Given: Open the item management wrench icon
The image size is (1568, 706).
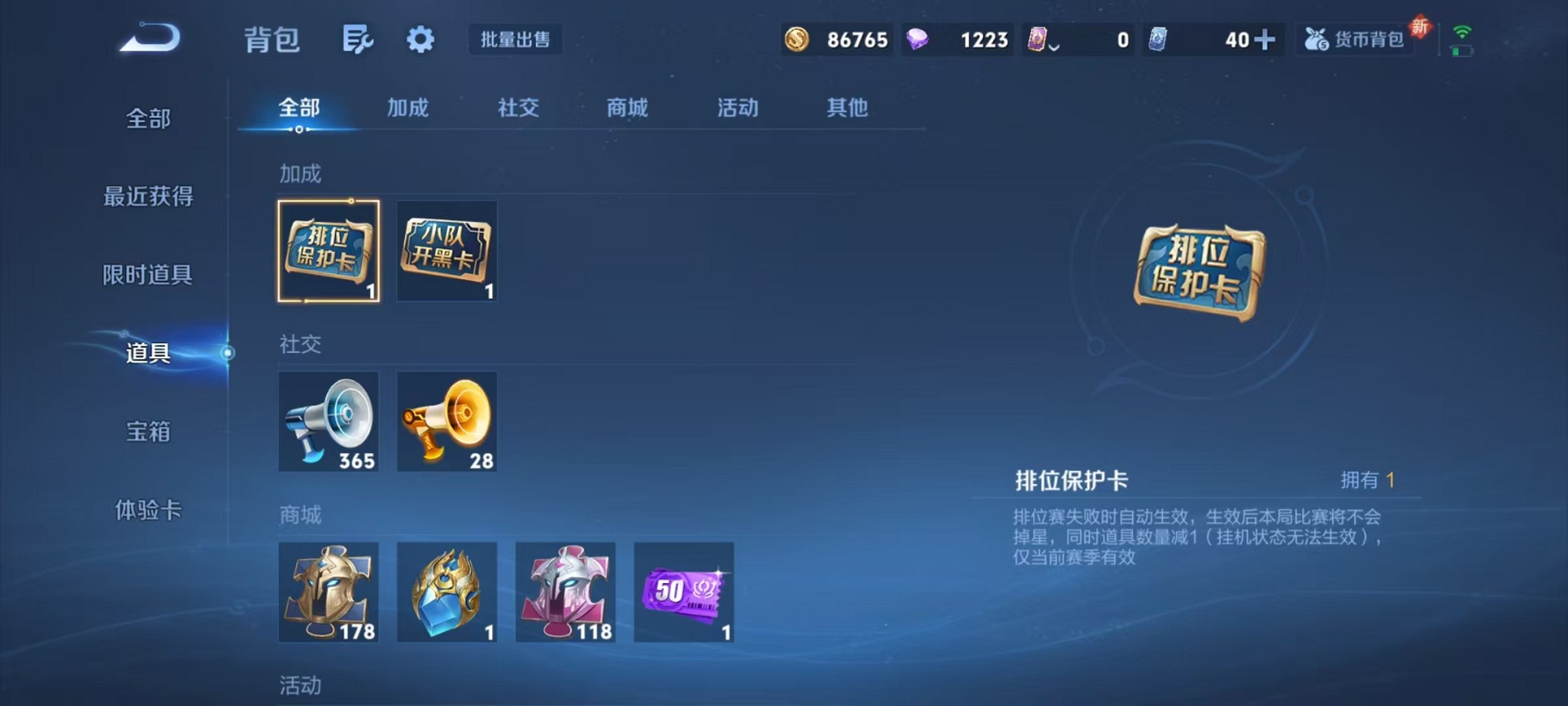Looking at the screenshot, I should tap(360, 39).
